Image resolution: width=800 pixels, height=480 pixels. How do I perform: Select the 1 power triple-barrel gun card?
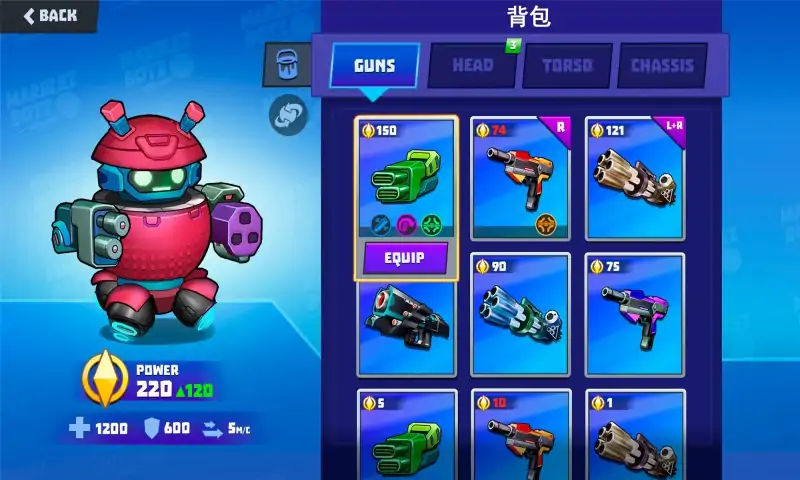tap(635, 435)
